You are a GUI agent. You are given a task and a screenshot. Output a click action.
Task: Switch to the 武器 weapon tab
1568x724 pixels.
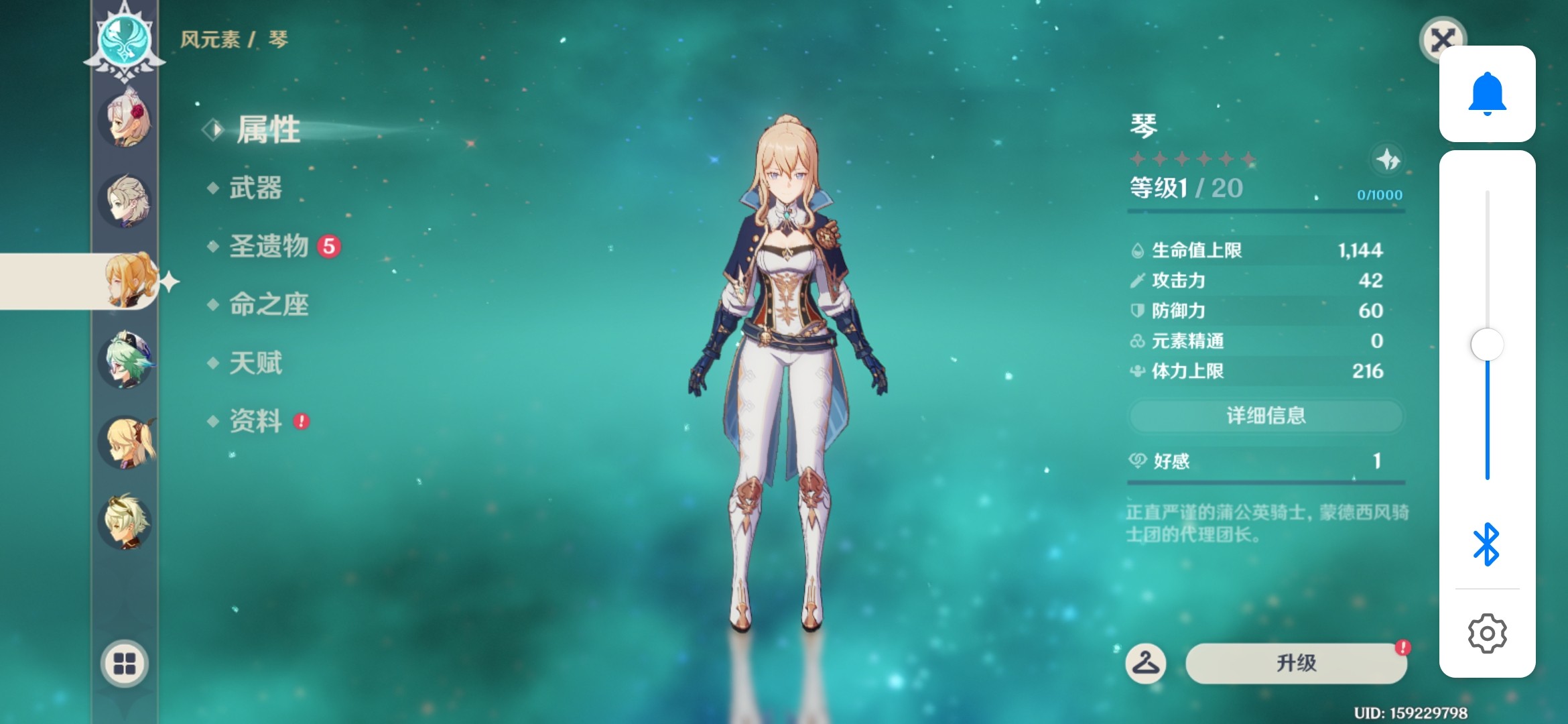click(255, 188)
